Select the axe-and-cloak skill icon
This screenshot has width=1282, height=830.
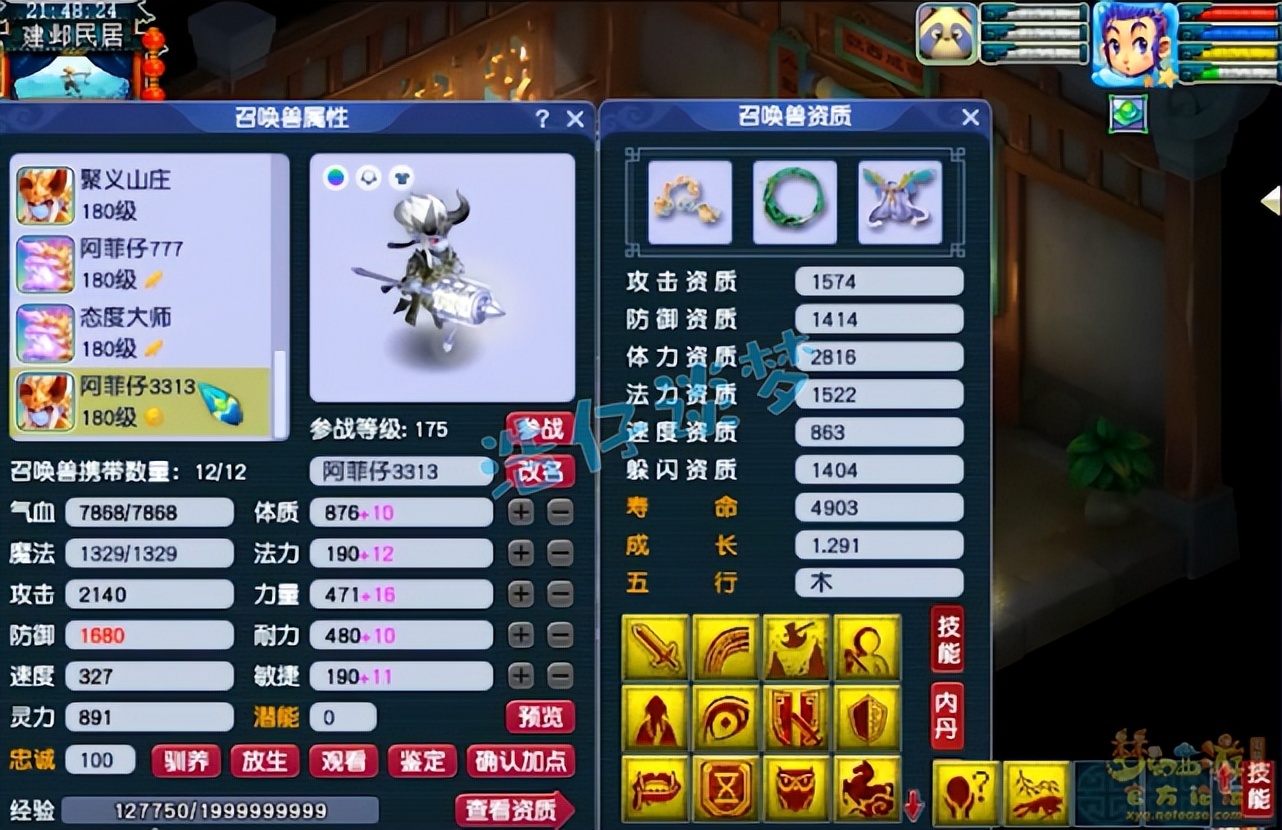coord(796,648)
